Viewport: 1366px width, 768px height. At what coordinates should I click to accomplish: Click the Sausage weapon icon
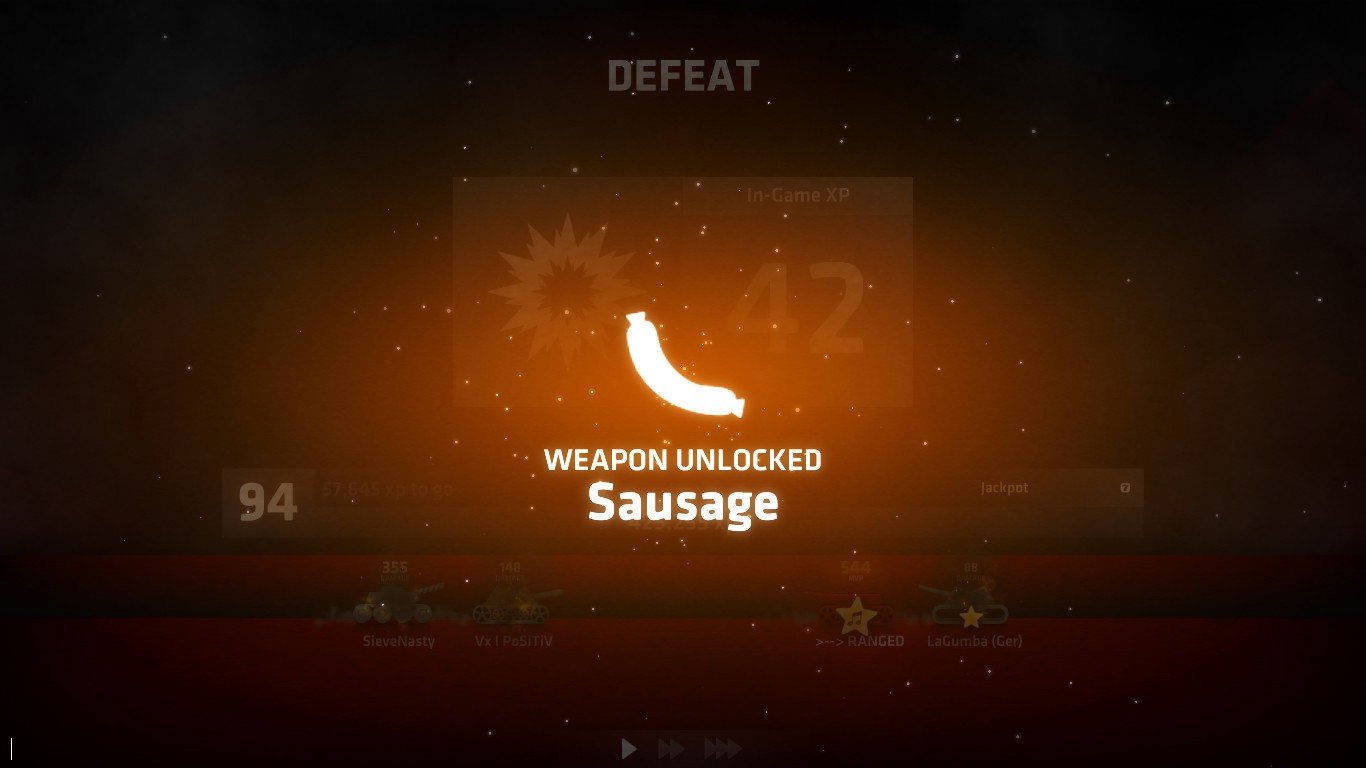[683, 365]
